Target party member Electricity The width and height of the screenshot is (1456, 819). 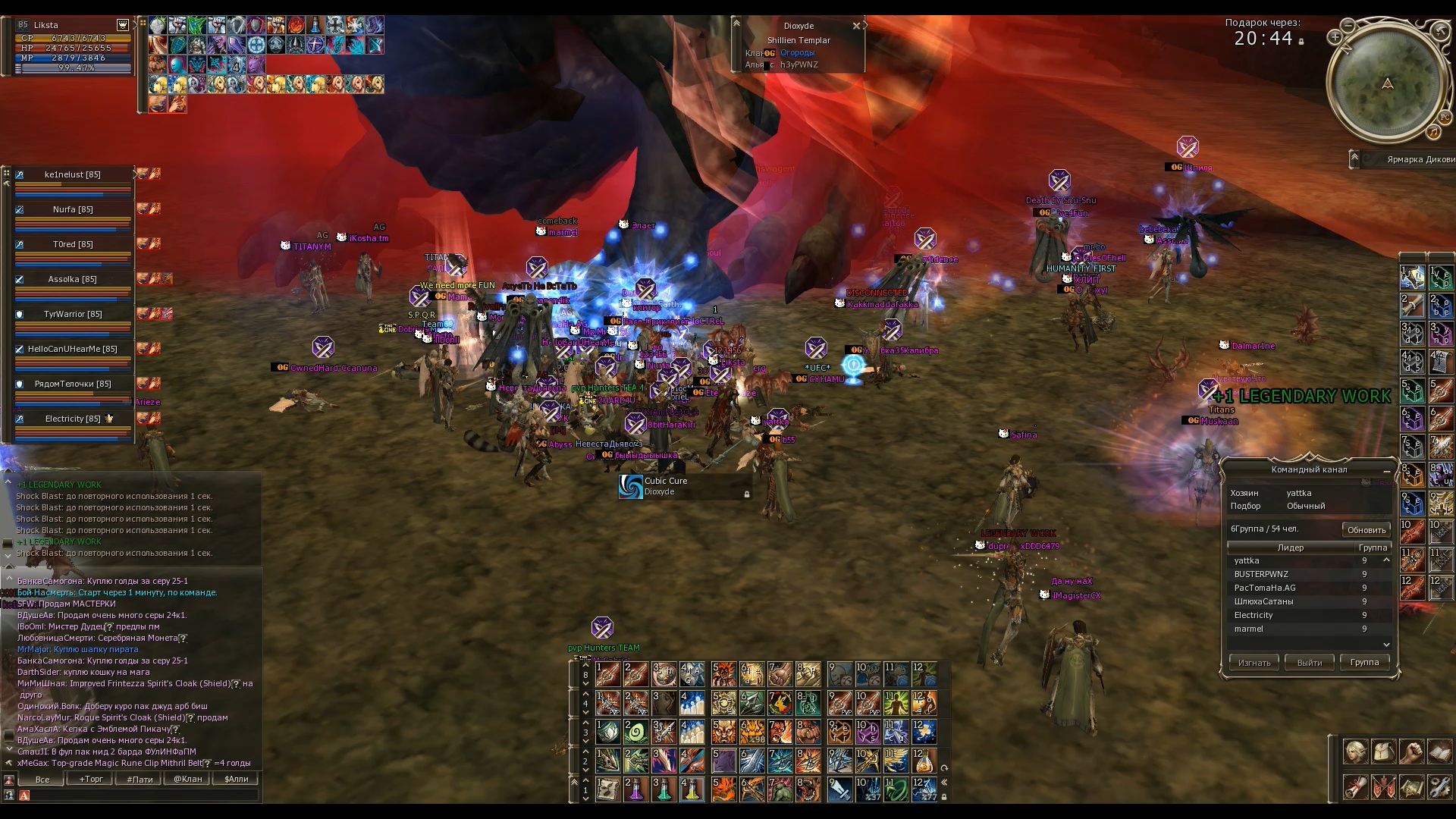tap(73, 419)
